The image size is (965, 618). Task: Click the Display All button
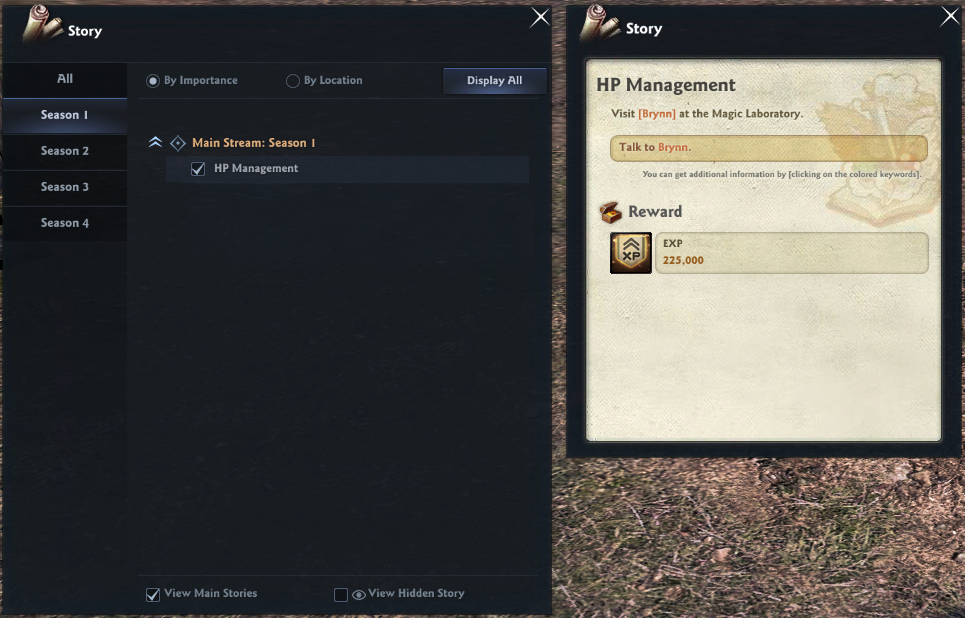pos(494,81)
